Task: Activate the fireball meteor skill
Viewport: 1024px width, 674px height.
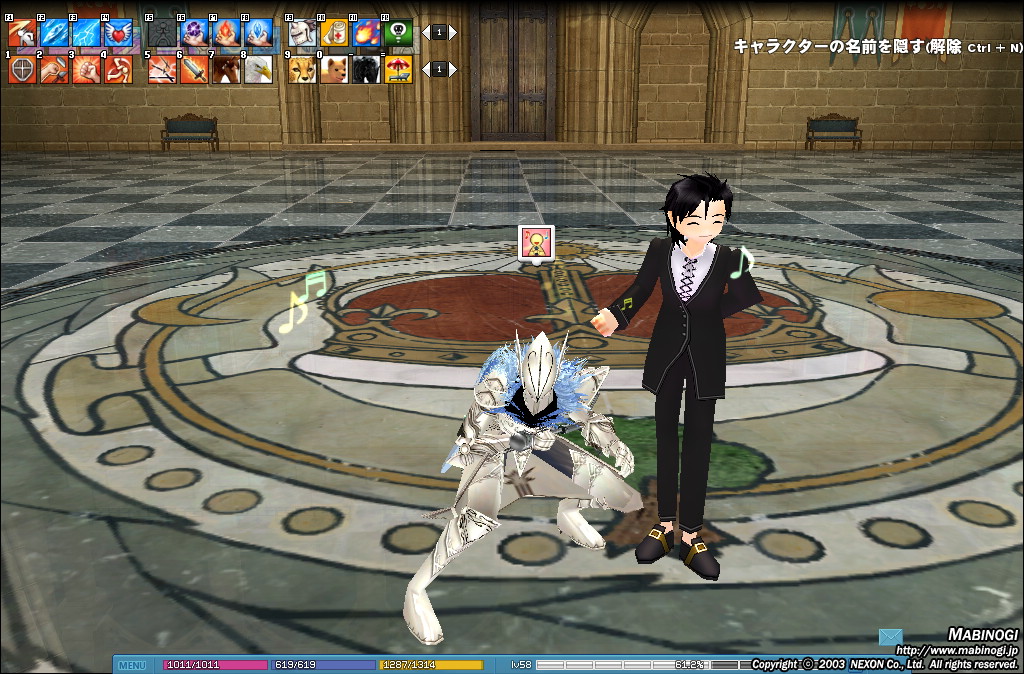Action: [367, 33]
